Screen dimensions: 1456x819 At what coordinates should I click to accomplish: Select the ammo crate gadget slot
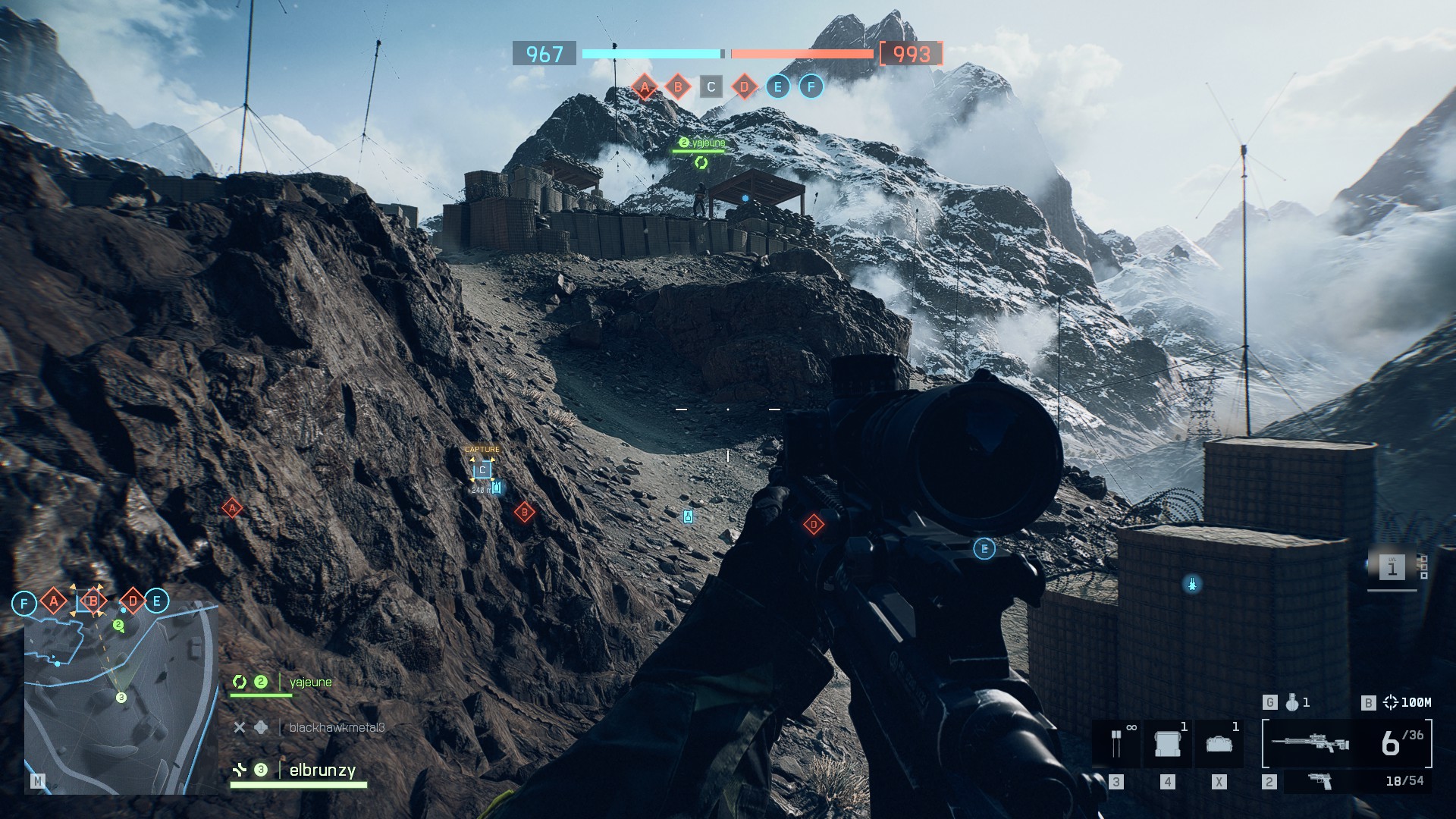(1168, 743)
